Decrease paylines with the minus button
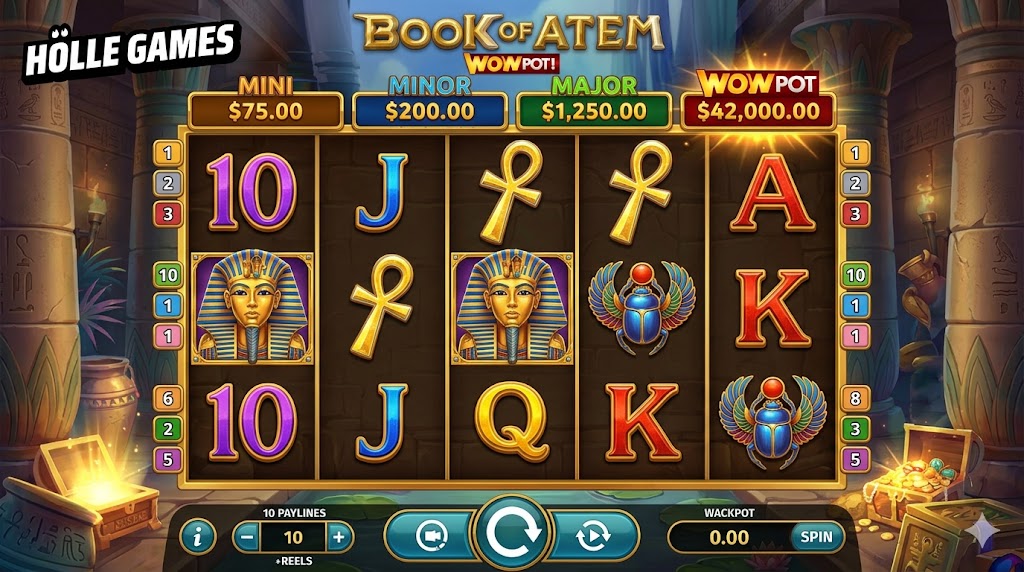The height and width of the screenshot is (572, 1024). (x=247, y=537)
